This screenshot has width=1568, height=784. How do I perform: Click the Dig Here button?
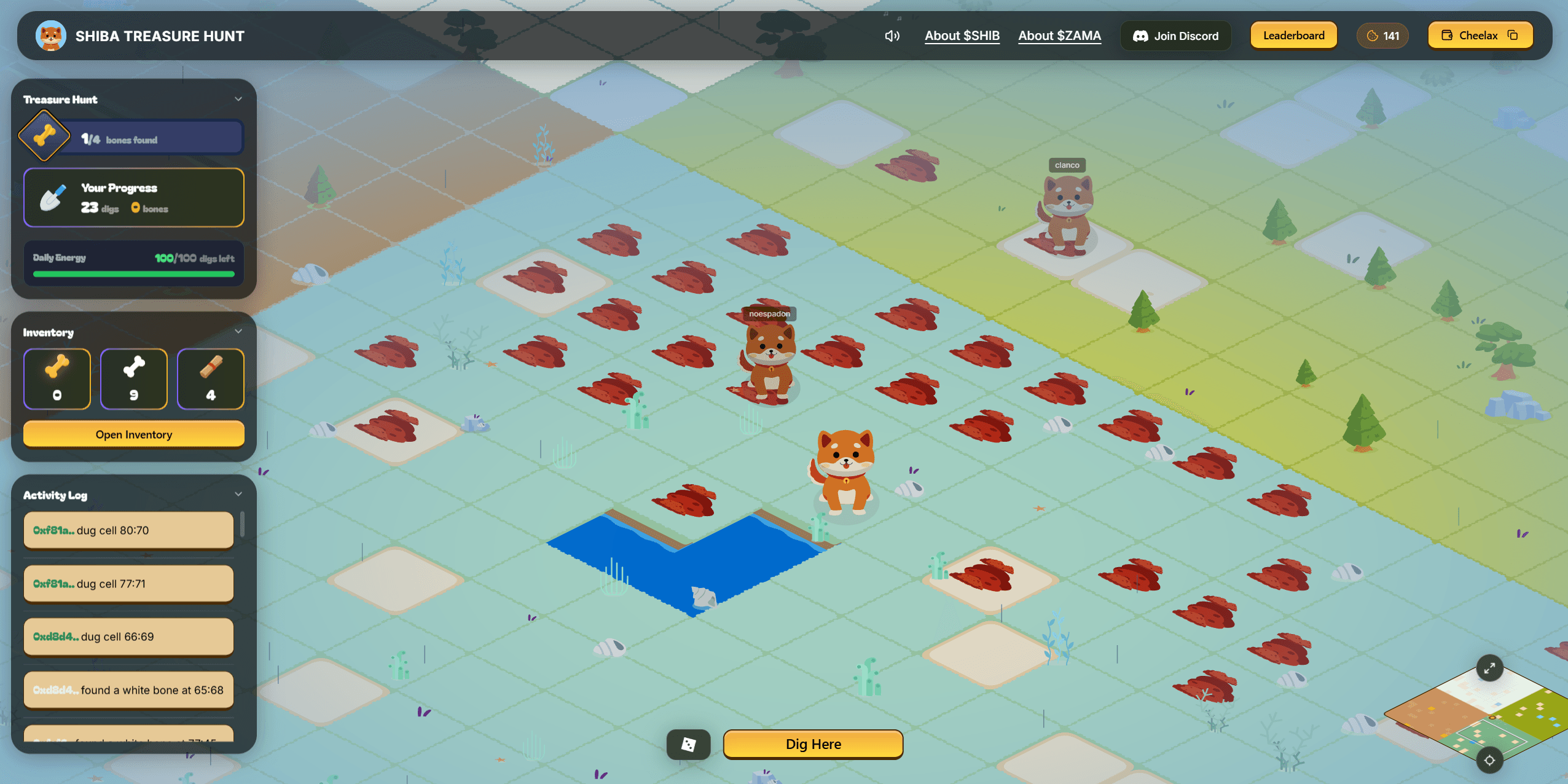tap(813, 744)
